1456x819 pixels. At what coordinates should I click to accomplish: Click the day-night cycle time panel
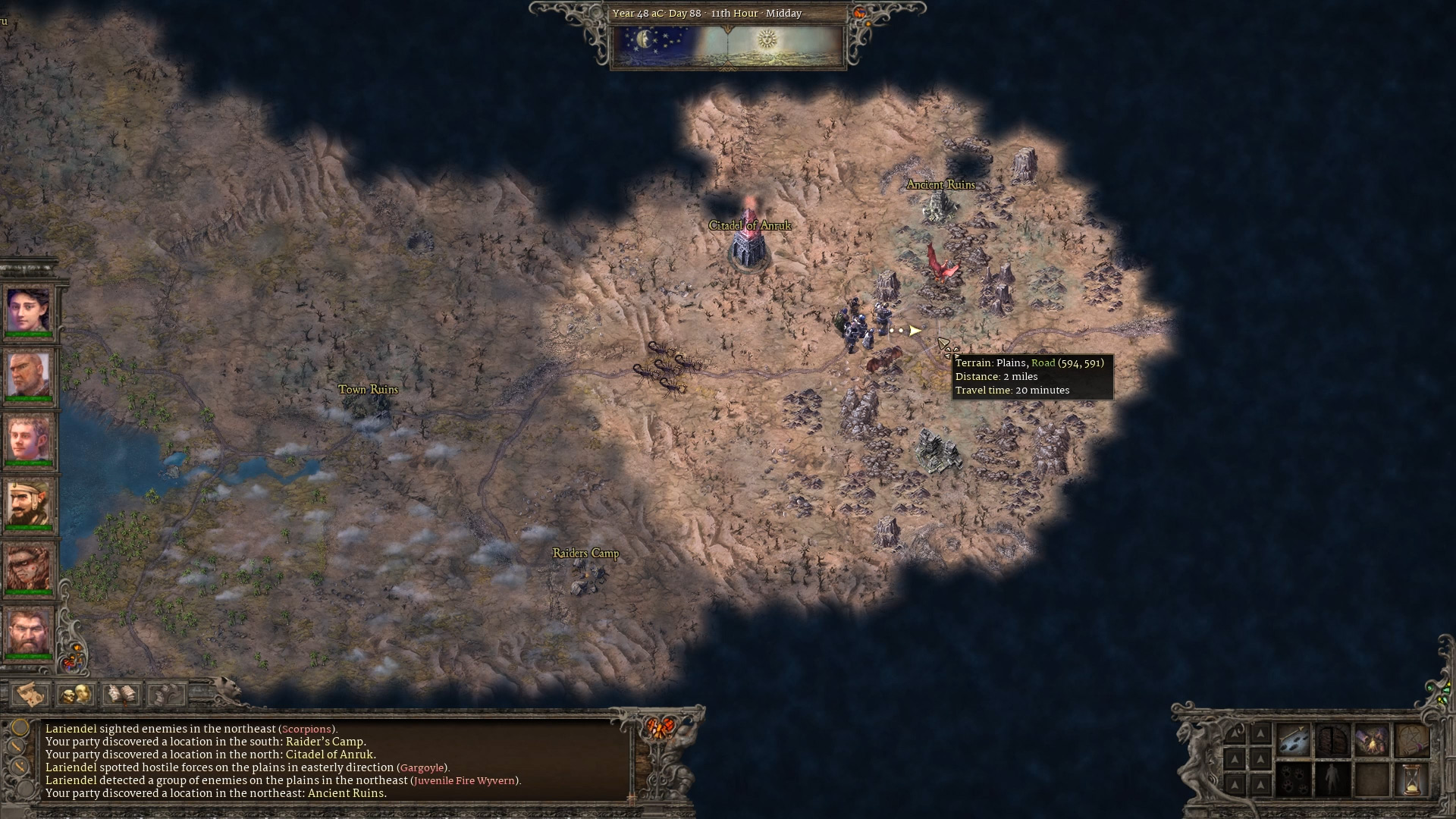(x=728, y=45)
